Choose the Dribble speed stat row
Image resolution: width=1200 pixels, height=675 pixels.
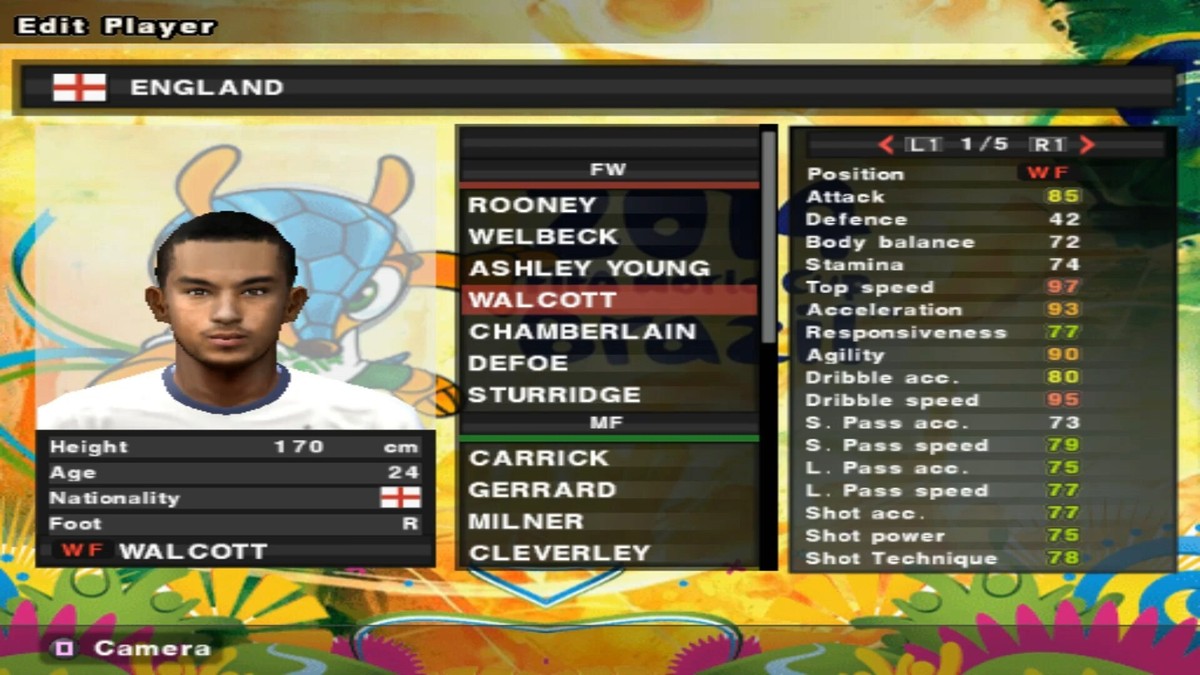(942, 400)
